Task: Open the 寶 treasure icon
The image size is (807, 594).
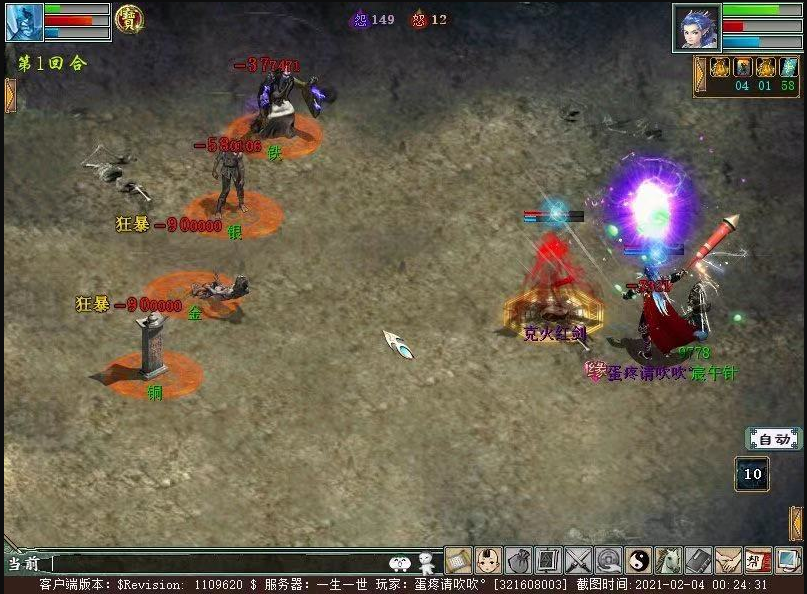Action: (x=128, y=19)
